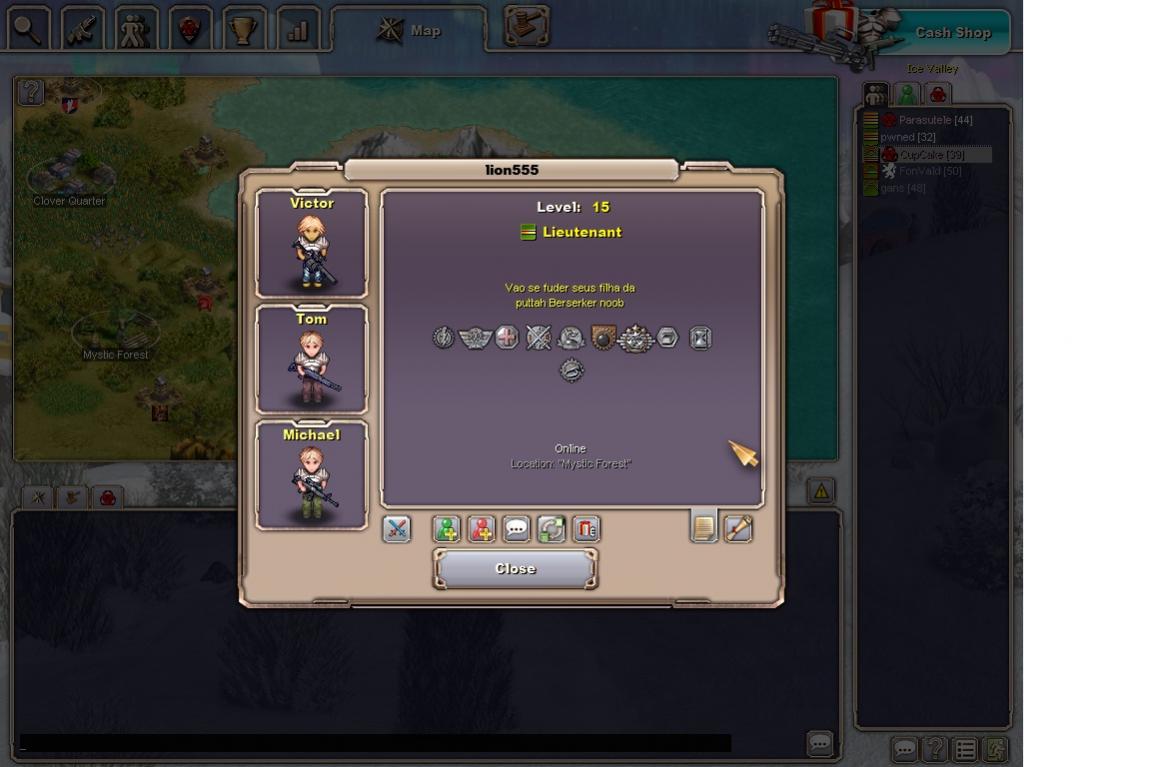Click the gavel auction button
Screen dimensions: 1151x767
526,27
